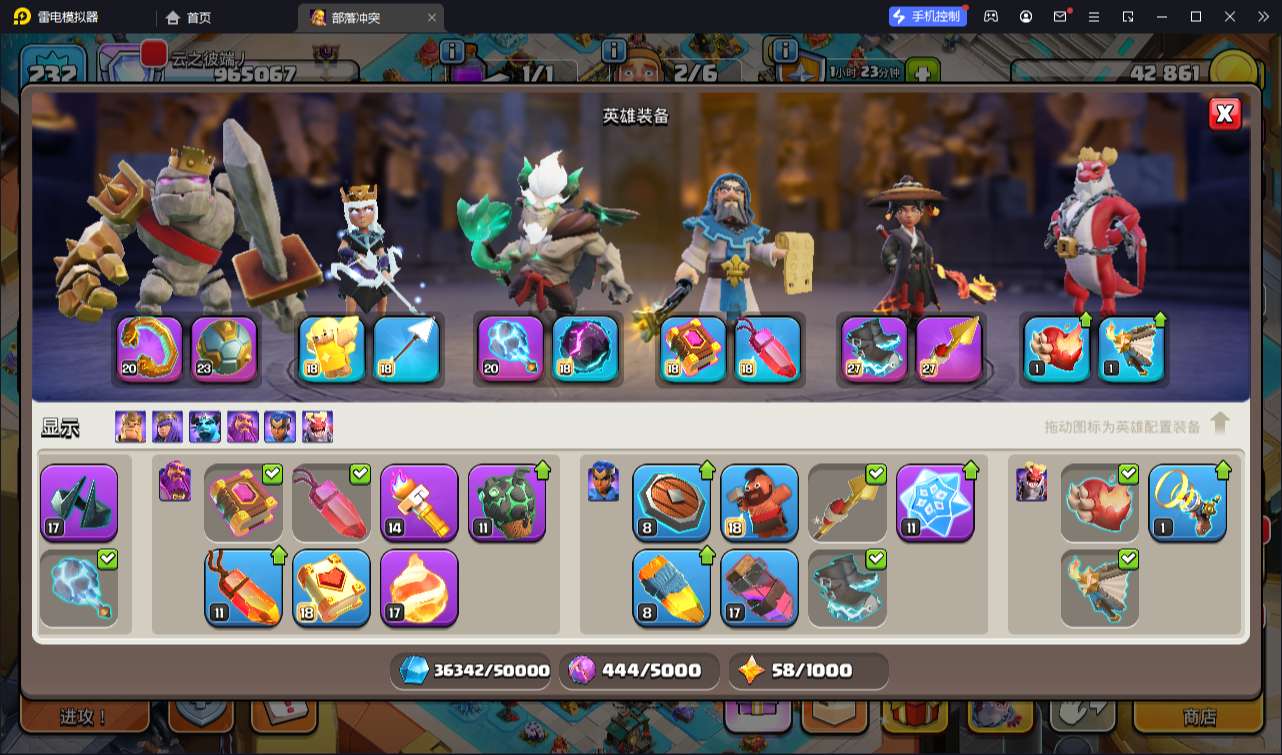Choose the golden ring gun equipment
1282x755 pixels.
[x=1187, y=503]
